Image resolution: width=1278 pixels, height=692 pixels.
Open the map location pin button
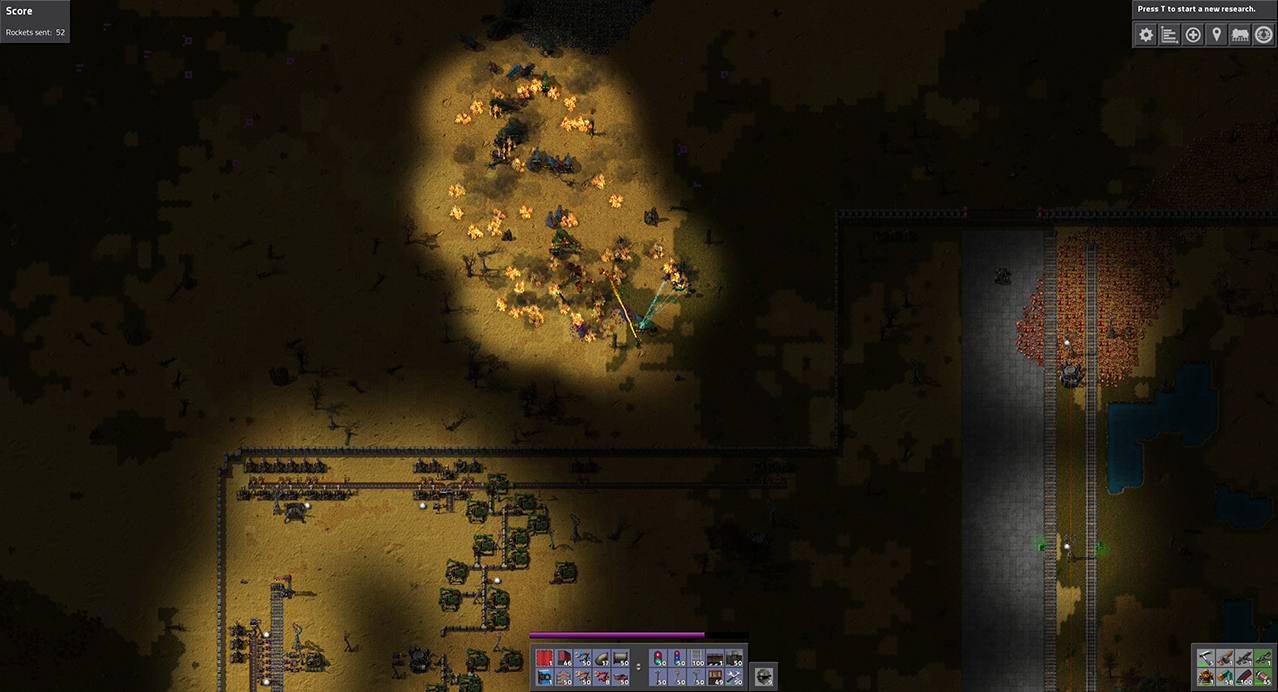point(1216,35)
